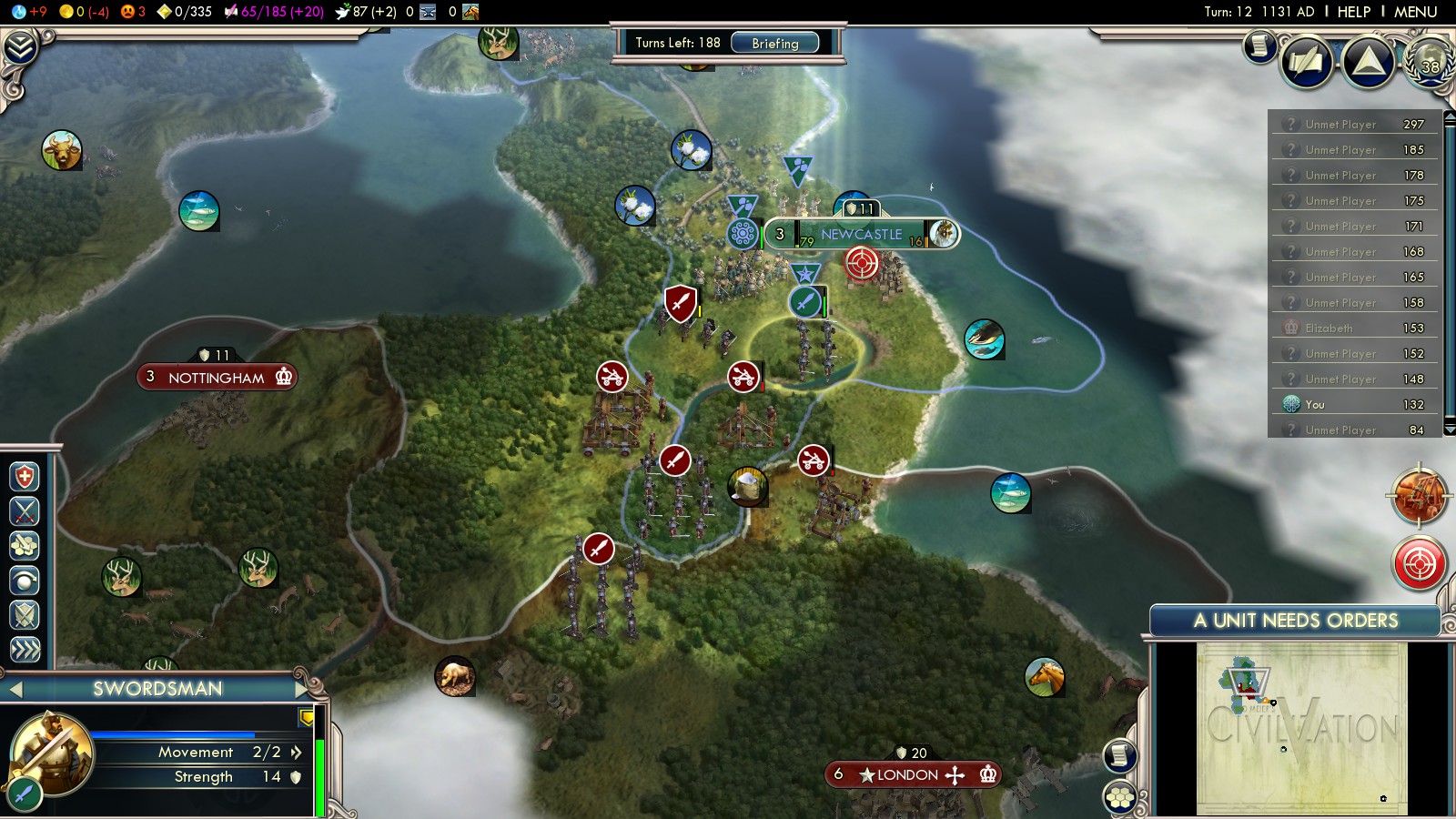Open the NEWCASTLE city banner

tap(861, 235)
